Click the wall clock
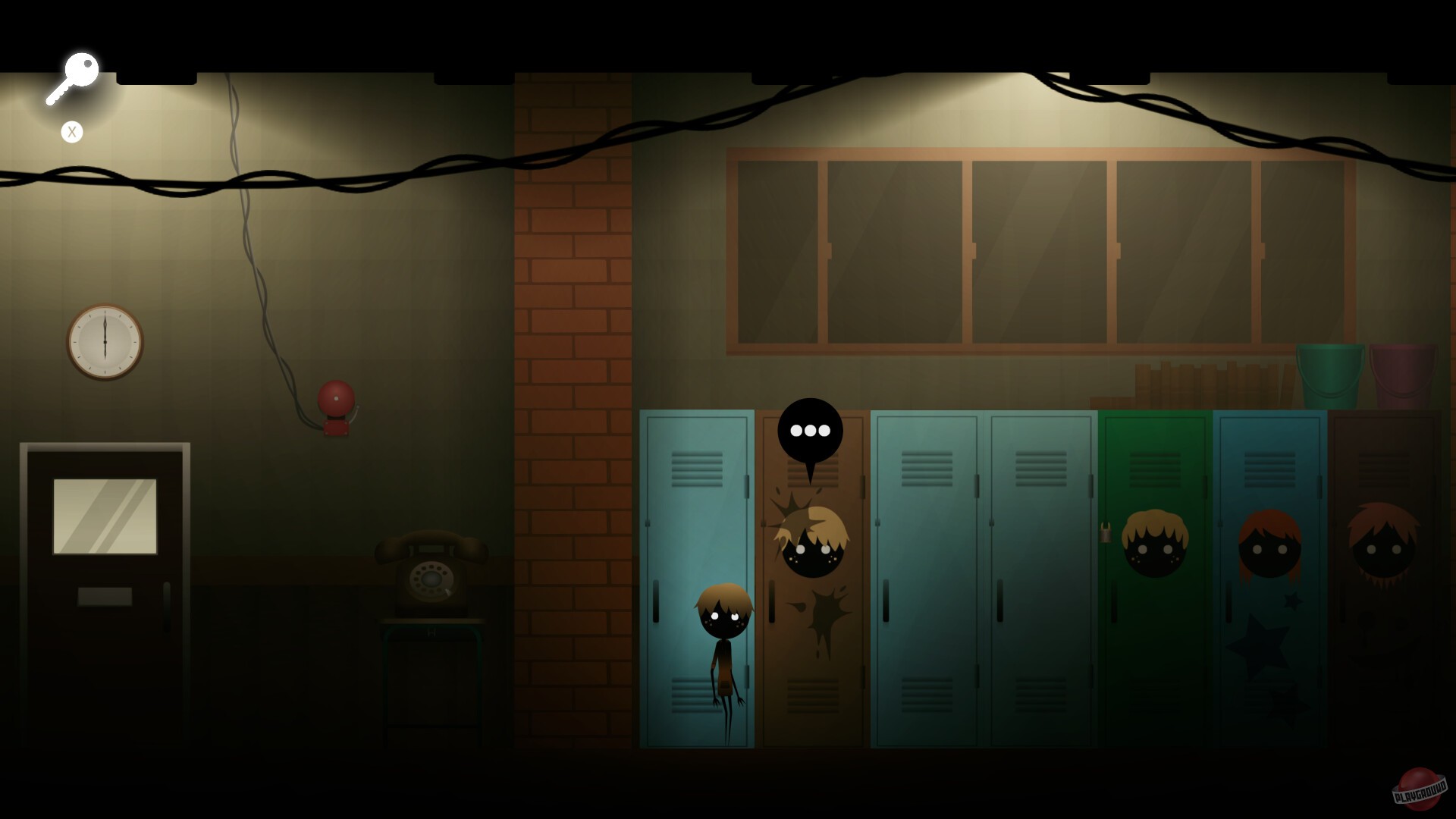Screen dimensions: 1456x819 click(x=105, y=343)
